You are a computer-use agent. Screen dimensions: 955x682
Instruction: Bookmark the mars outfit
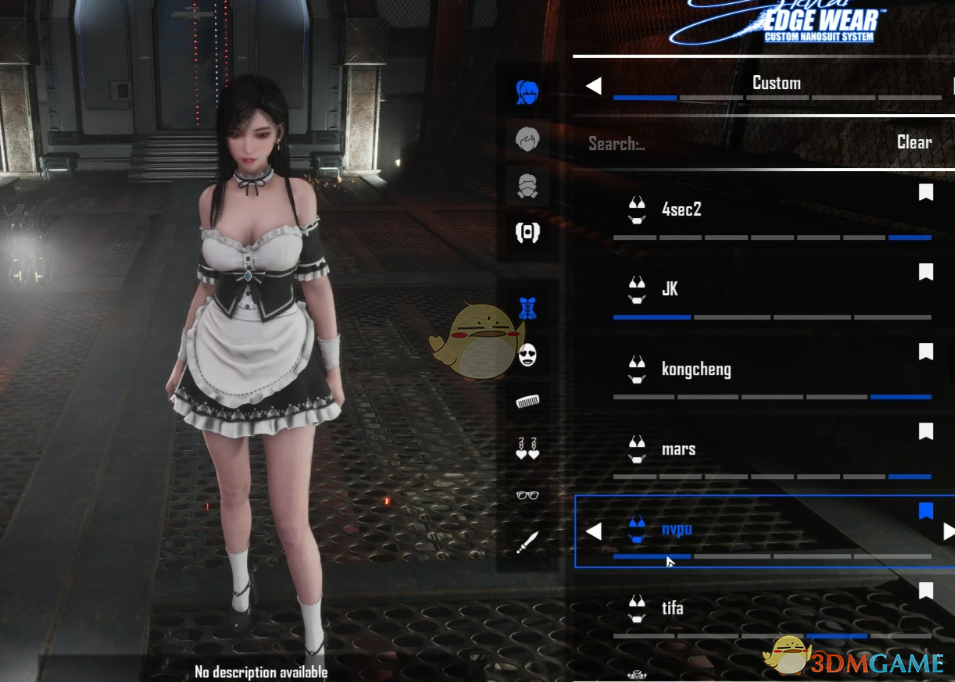click(926, 431)
